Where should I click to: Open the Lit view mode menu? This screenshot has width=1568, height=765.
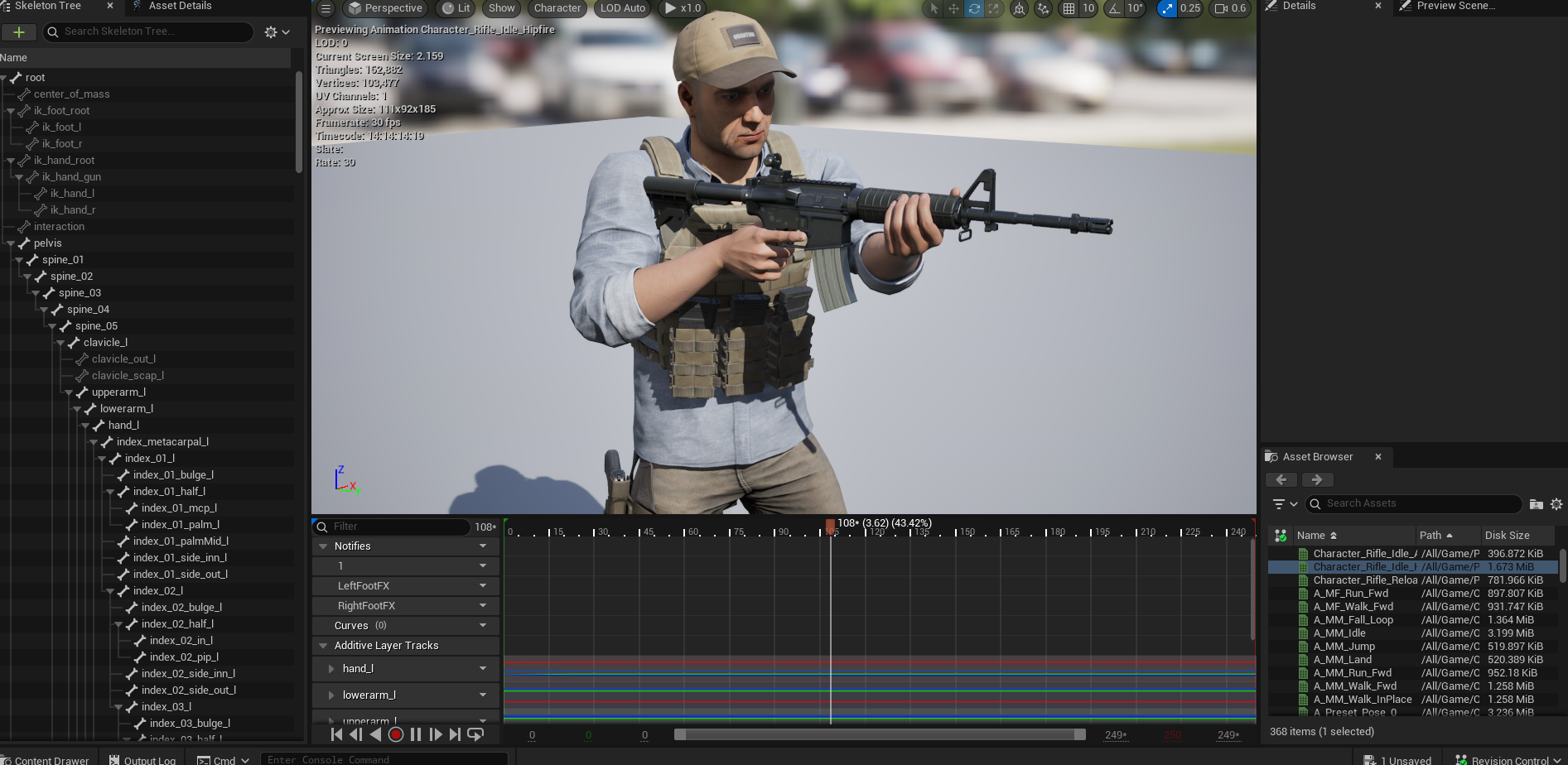pyautogui.click(x=456, y=8)
